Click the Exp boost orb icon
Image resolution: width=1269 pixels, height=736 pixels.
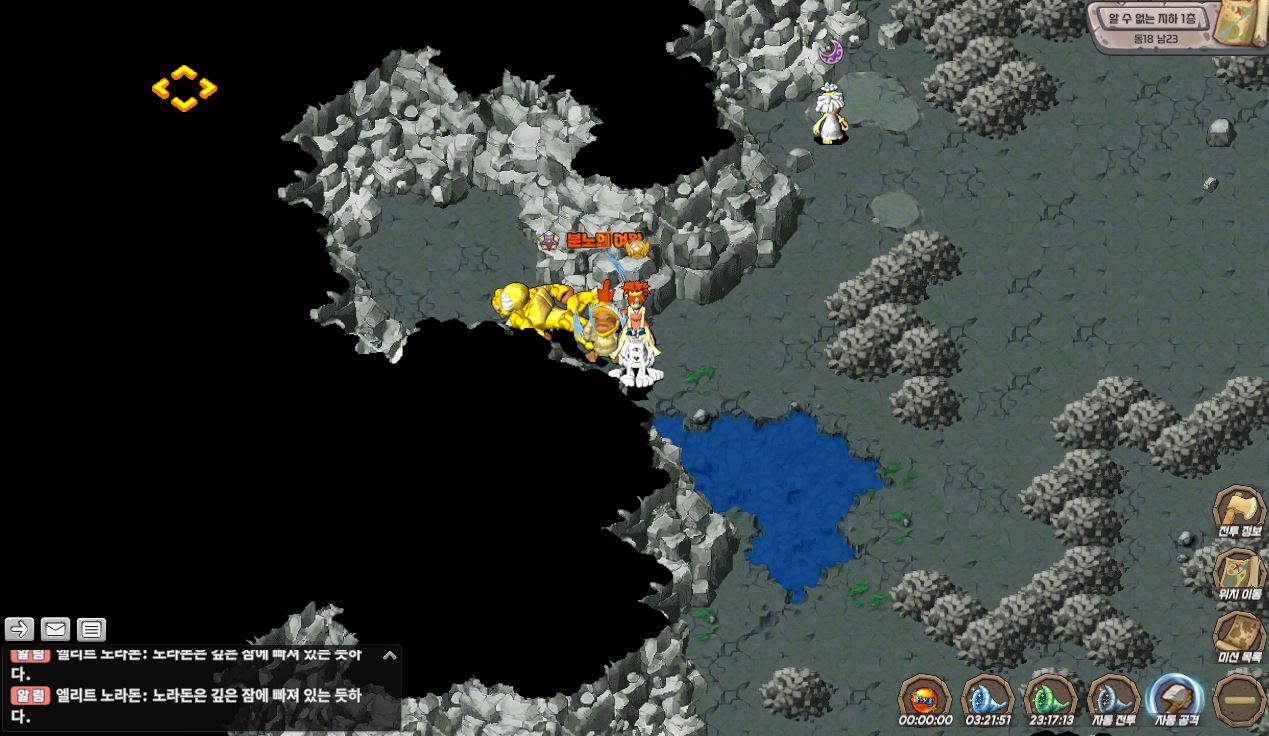click(x=925, y=696)
